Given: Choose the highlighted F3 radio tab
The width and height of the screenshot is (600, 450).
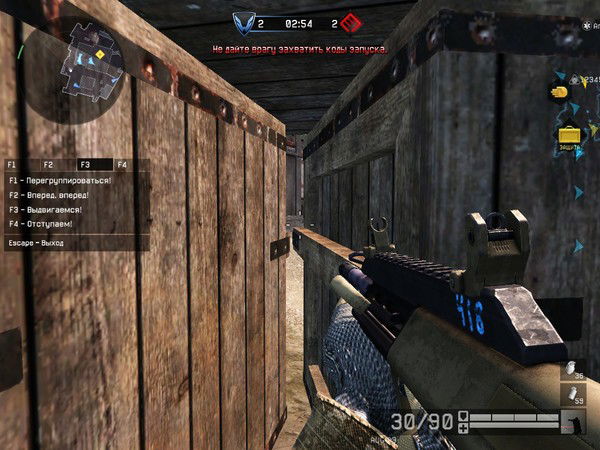Looking at the screenshot, I should (x=85, y=164).
